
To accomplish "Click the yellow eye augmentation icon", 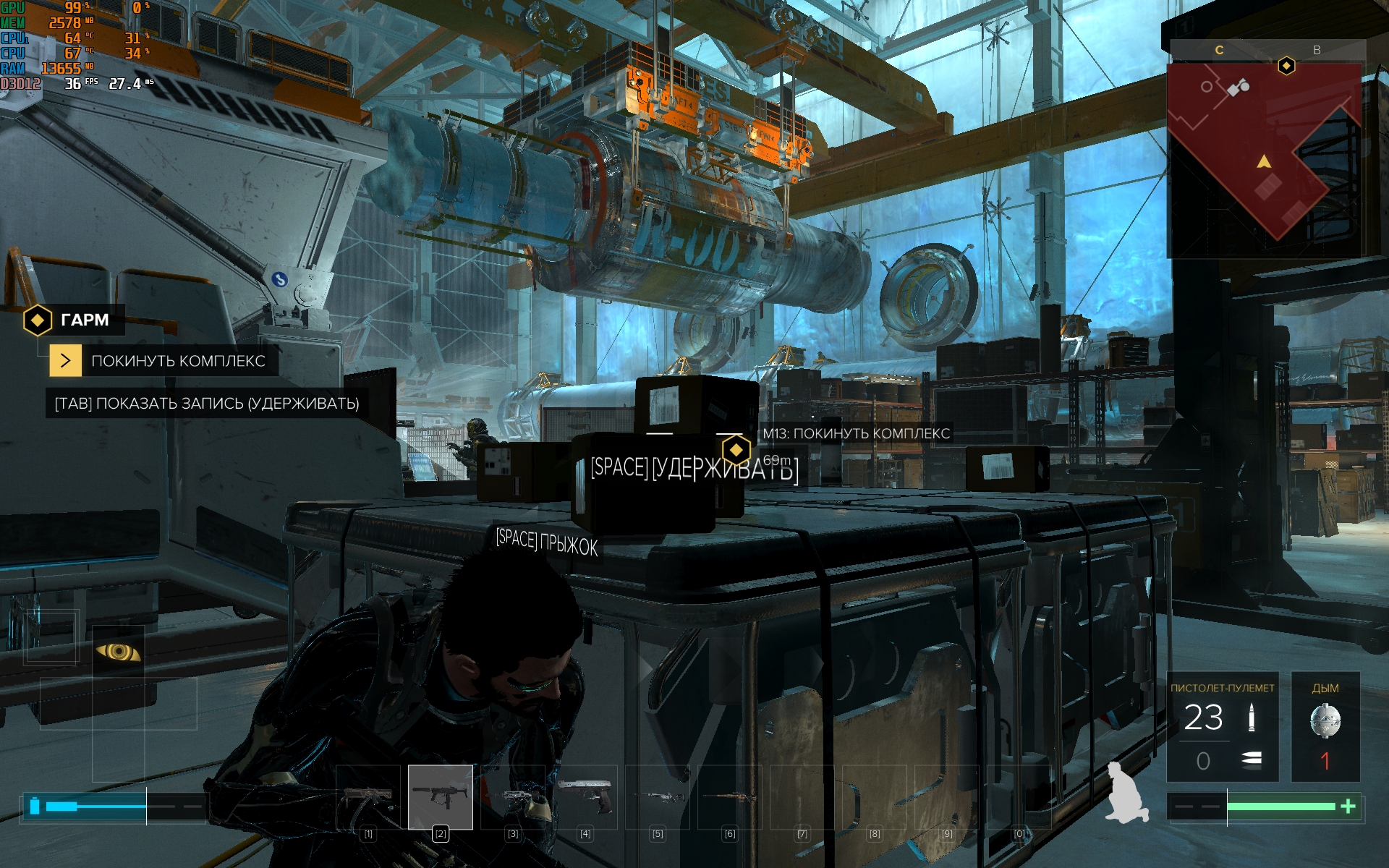I will coord(119,652).
